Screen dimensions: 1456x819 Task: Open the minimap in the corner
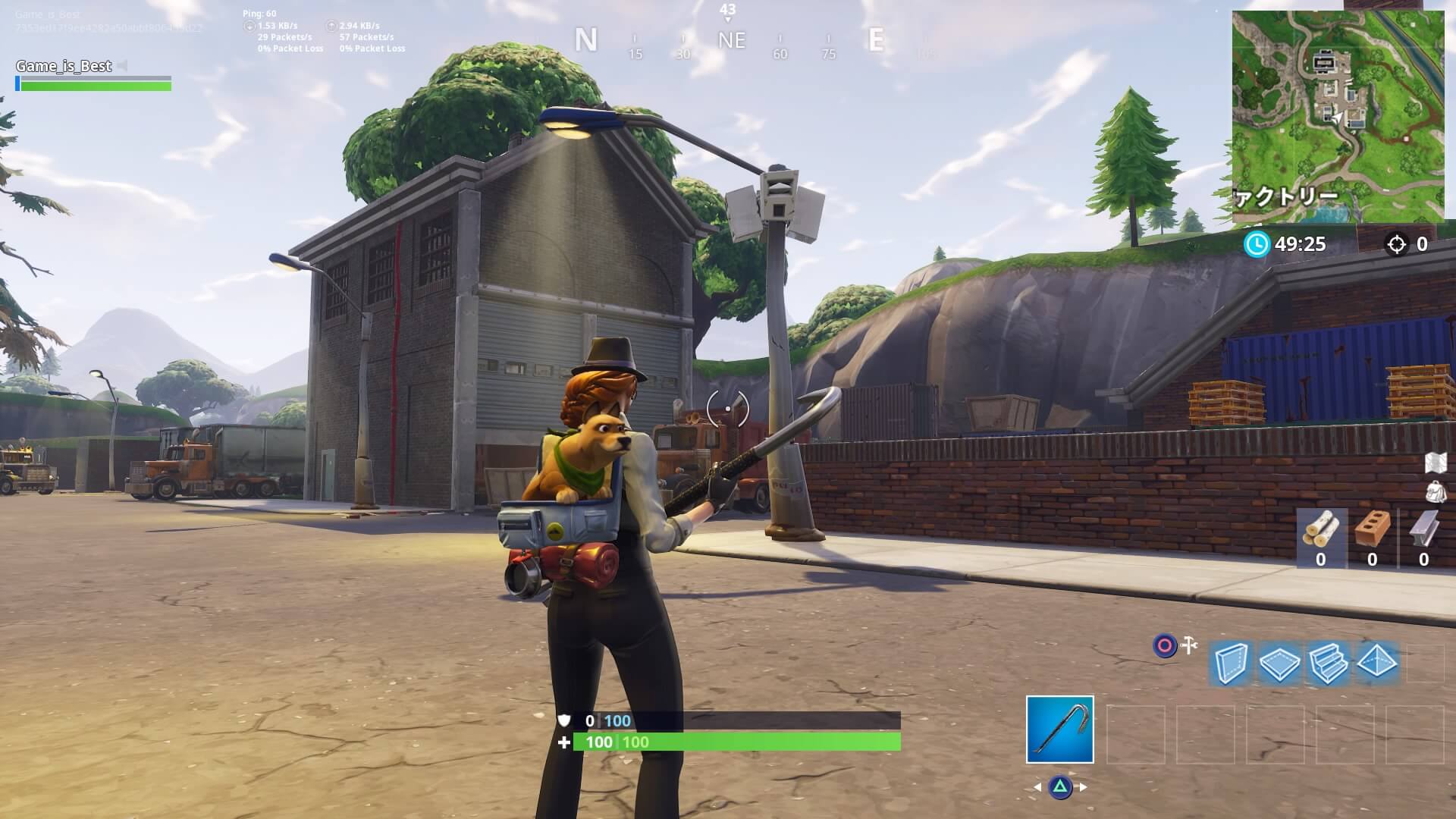tap(1337, 118)
